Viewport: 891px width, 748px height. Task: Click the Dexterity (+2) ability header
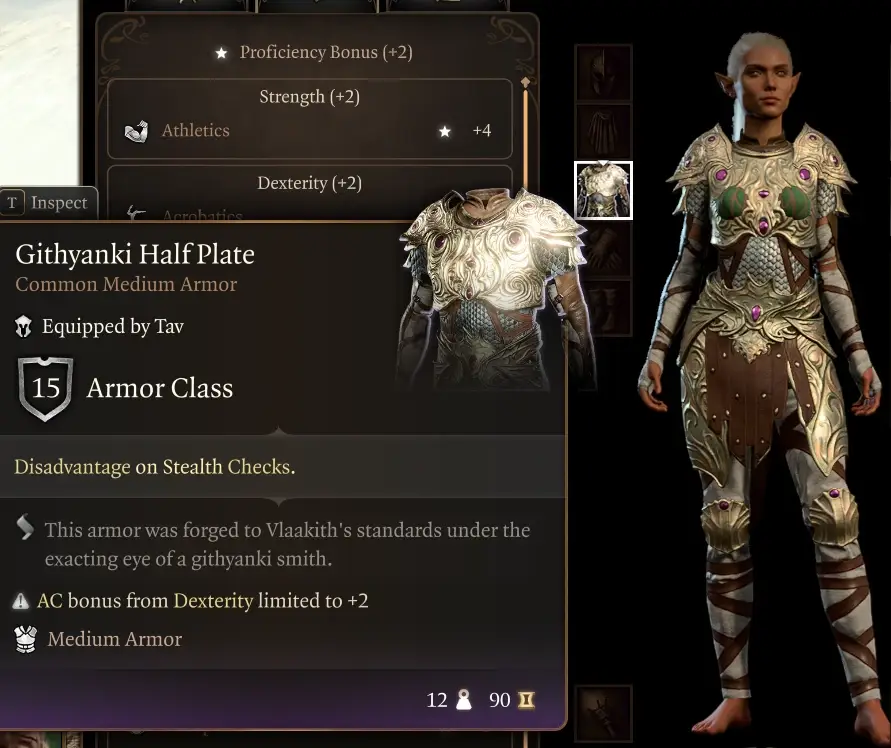pos(309,183)
